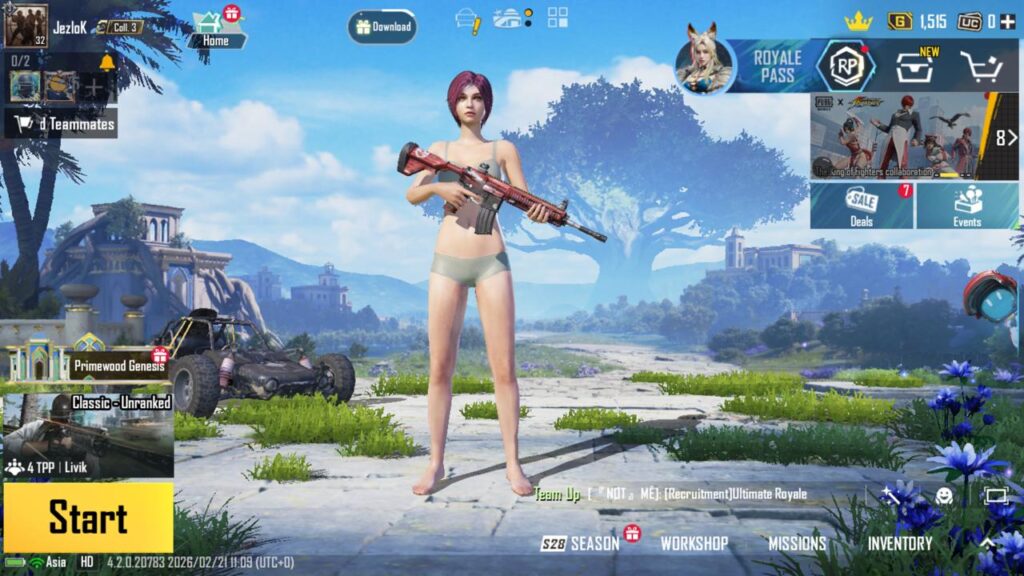Tap the yellow Start button
Screen dimensions: 1024x576
(x=88, y=518)
